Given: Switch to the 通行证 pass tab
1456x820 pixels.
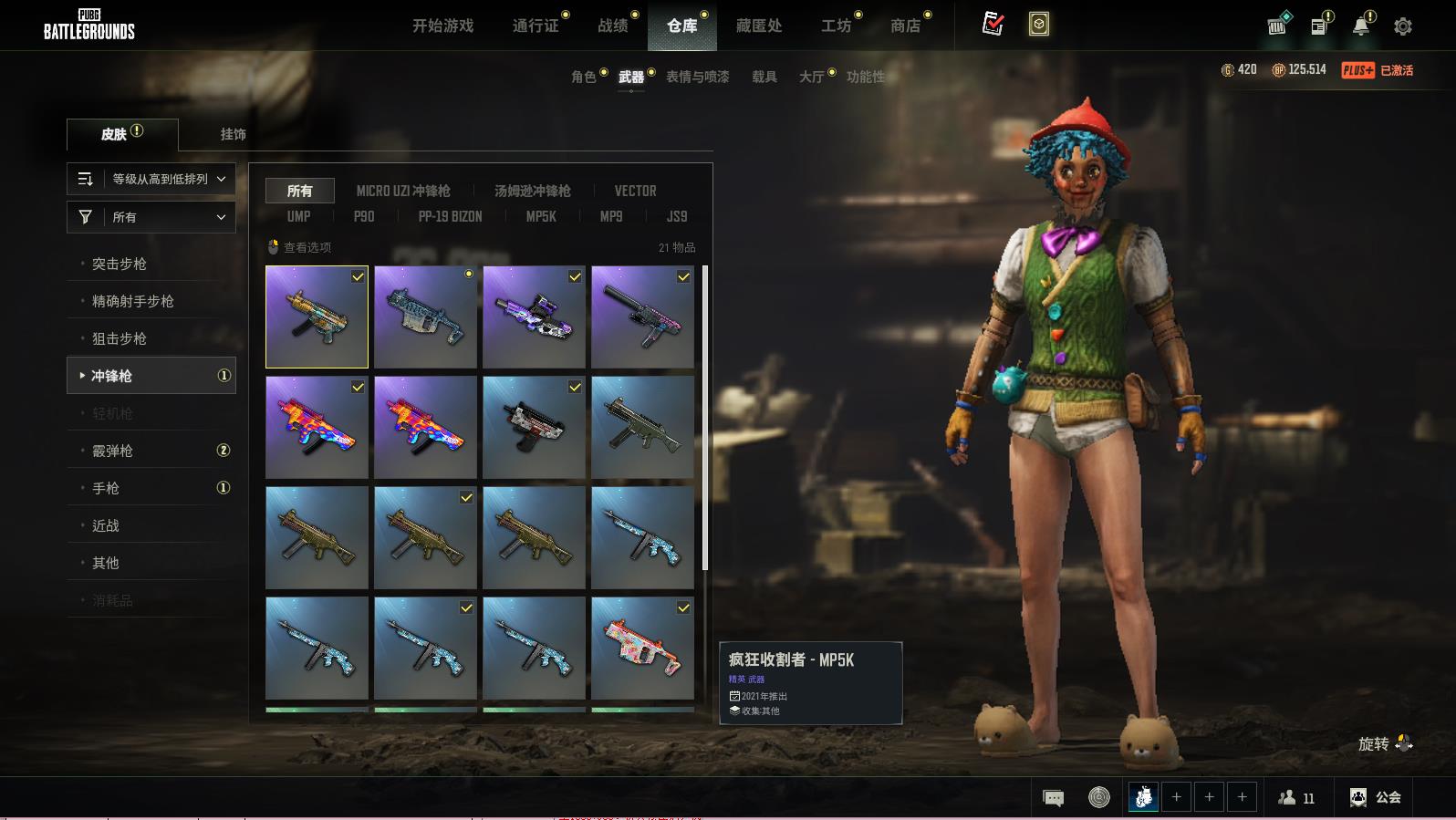Looking at the screenshot, I should 536,26.
